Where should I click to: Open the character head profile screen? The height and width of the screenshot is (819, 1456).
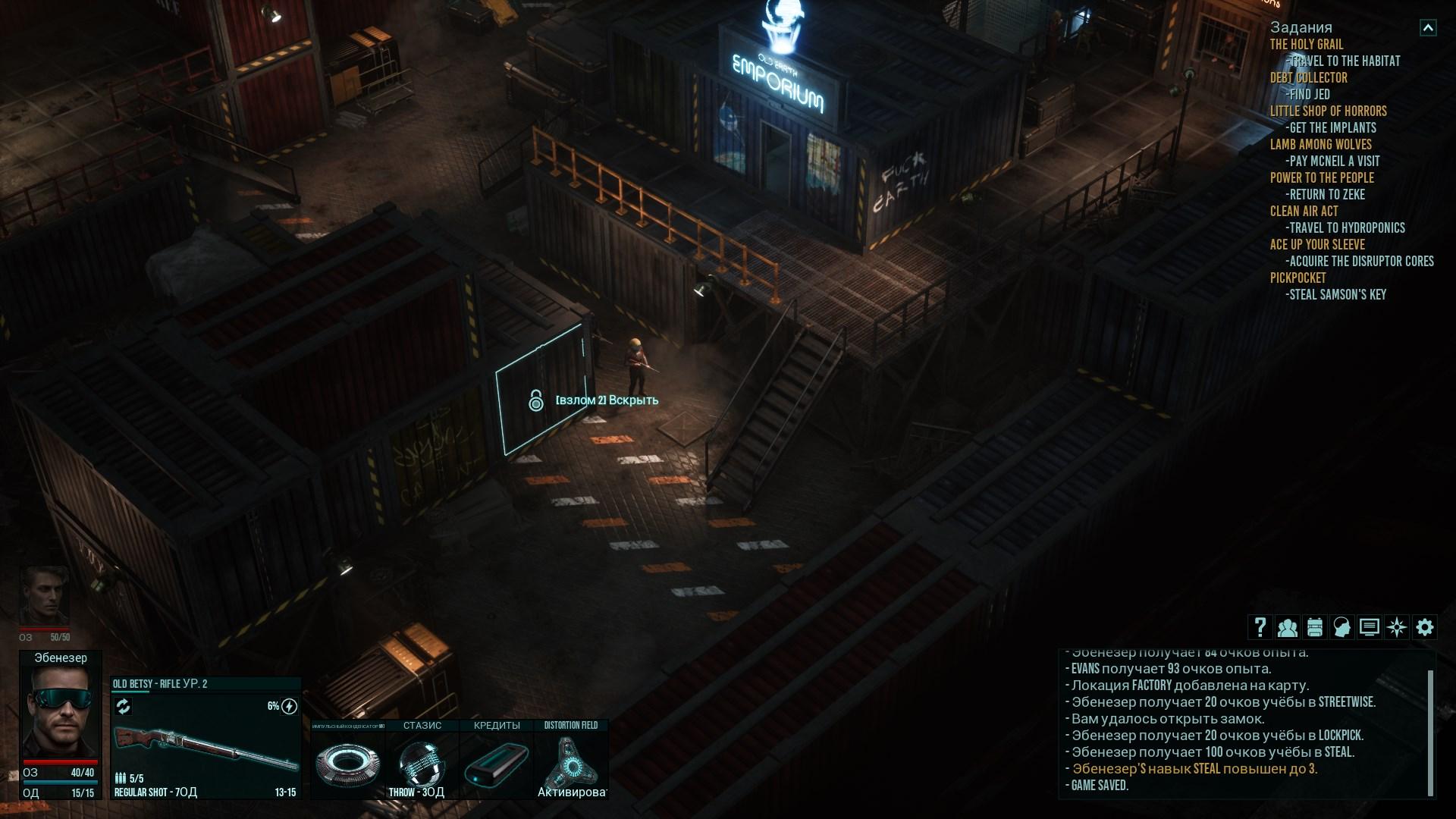pyautogui.click(x=1341, y=627)
